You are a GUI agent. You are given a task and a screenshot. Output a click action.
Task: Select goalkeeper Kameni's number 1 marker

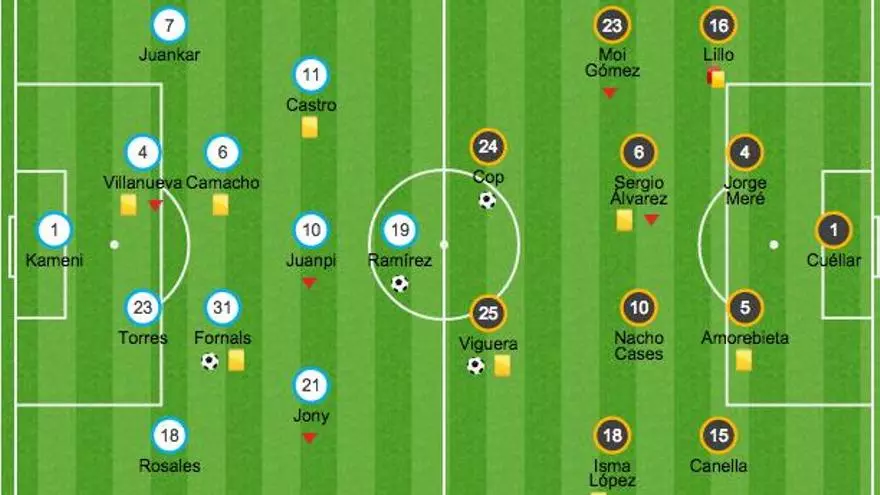[54, 231]
